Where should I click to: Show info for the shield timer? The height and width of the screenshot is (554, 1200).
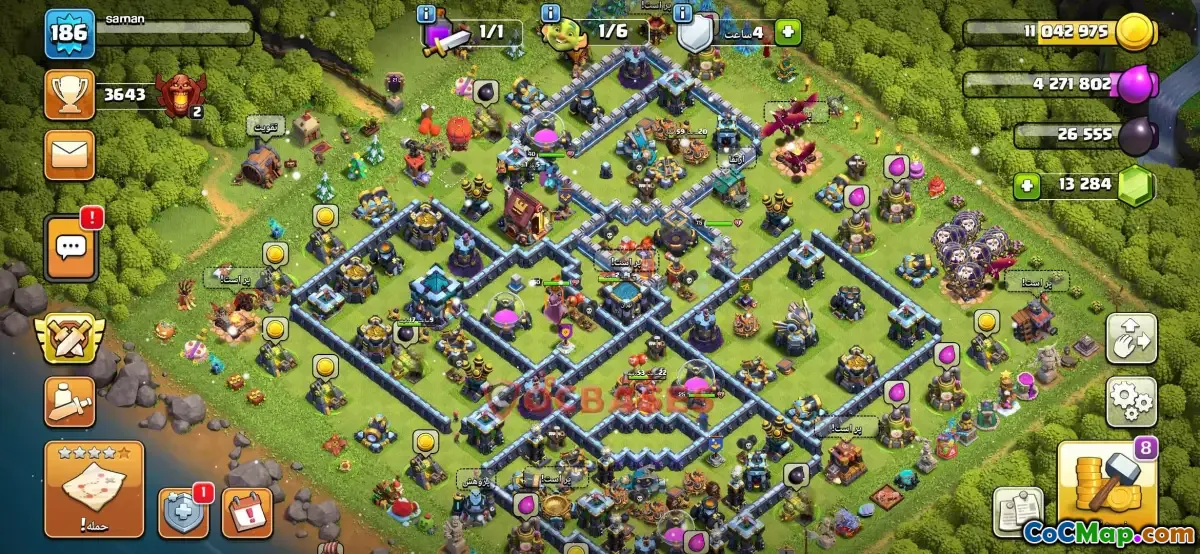682,14
